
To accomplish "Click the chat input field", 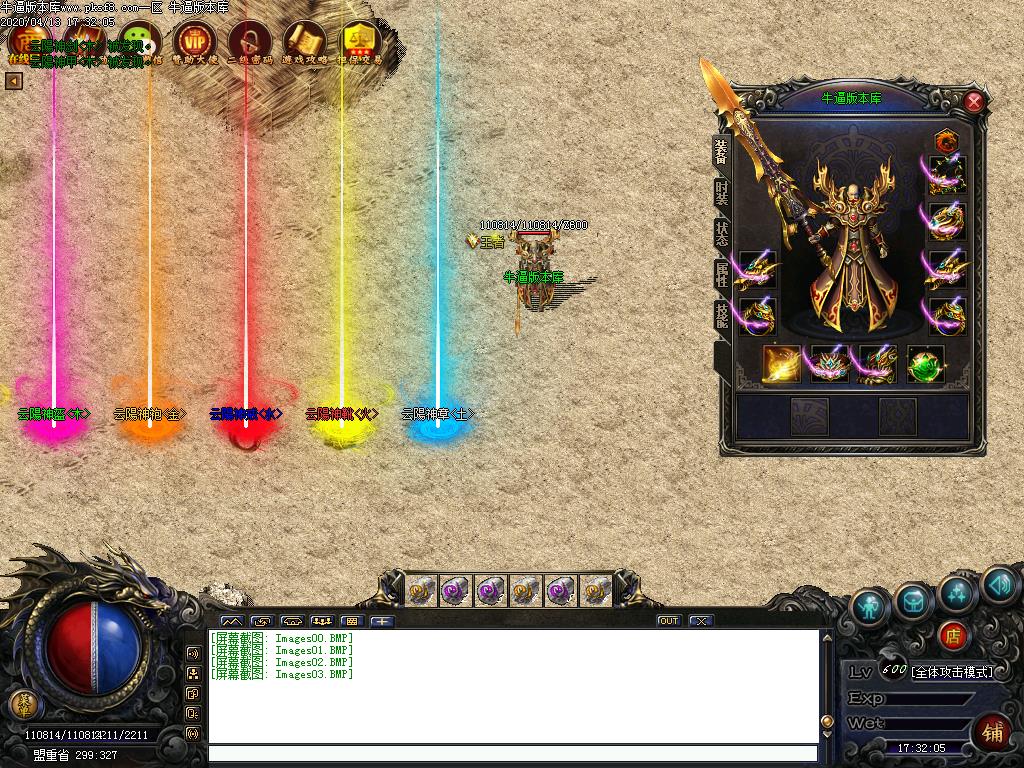I will point(512,754).
